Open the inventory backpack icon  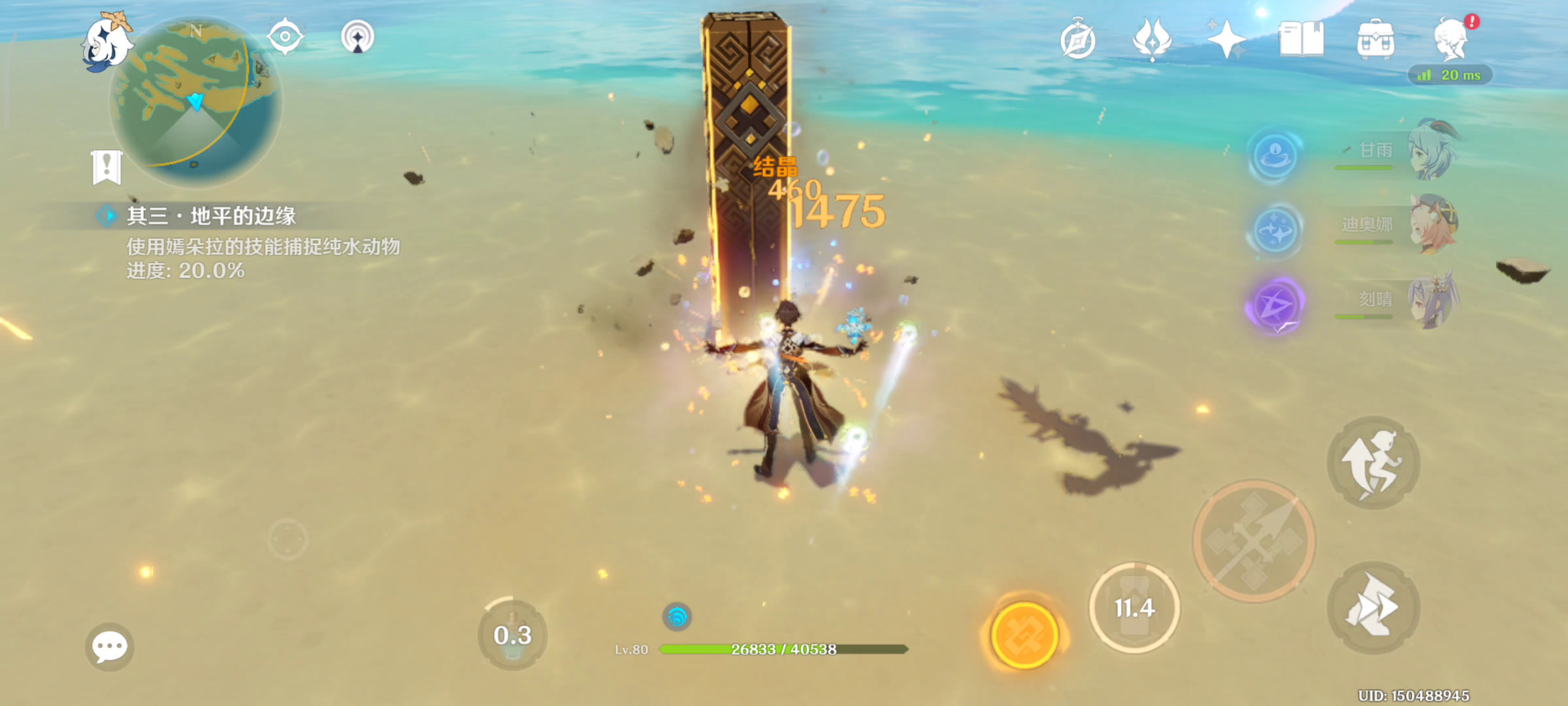click(1375, 41)
